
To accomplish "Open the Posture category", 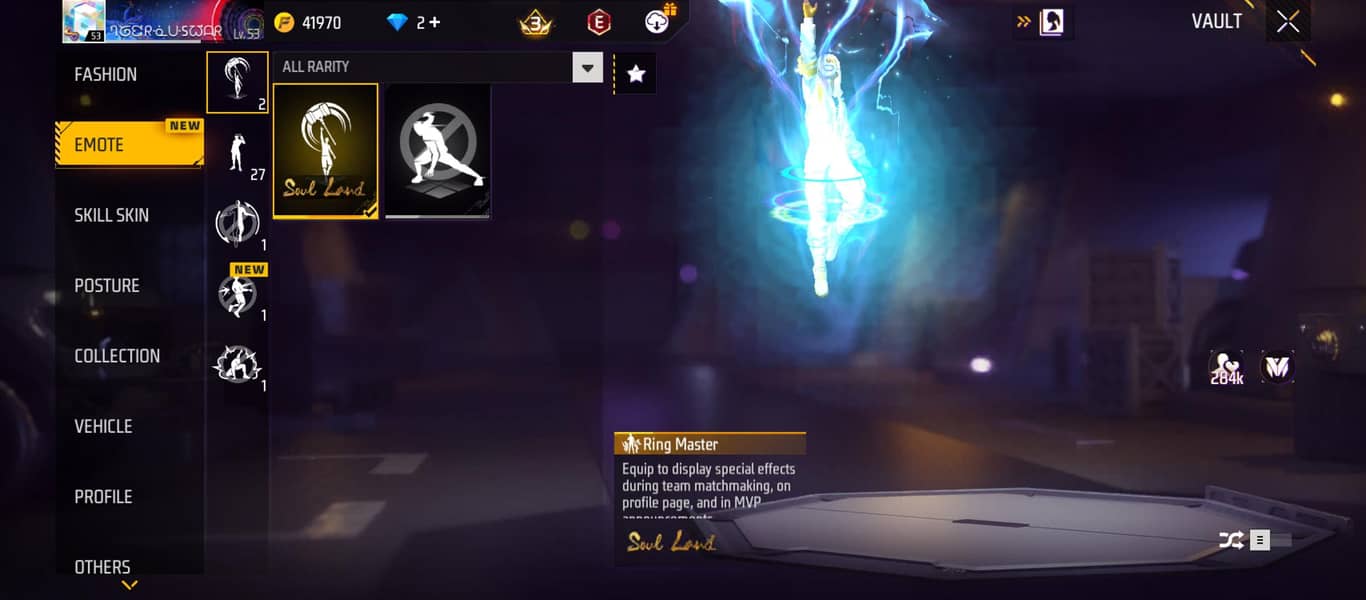I will coord(107,286).
